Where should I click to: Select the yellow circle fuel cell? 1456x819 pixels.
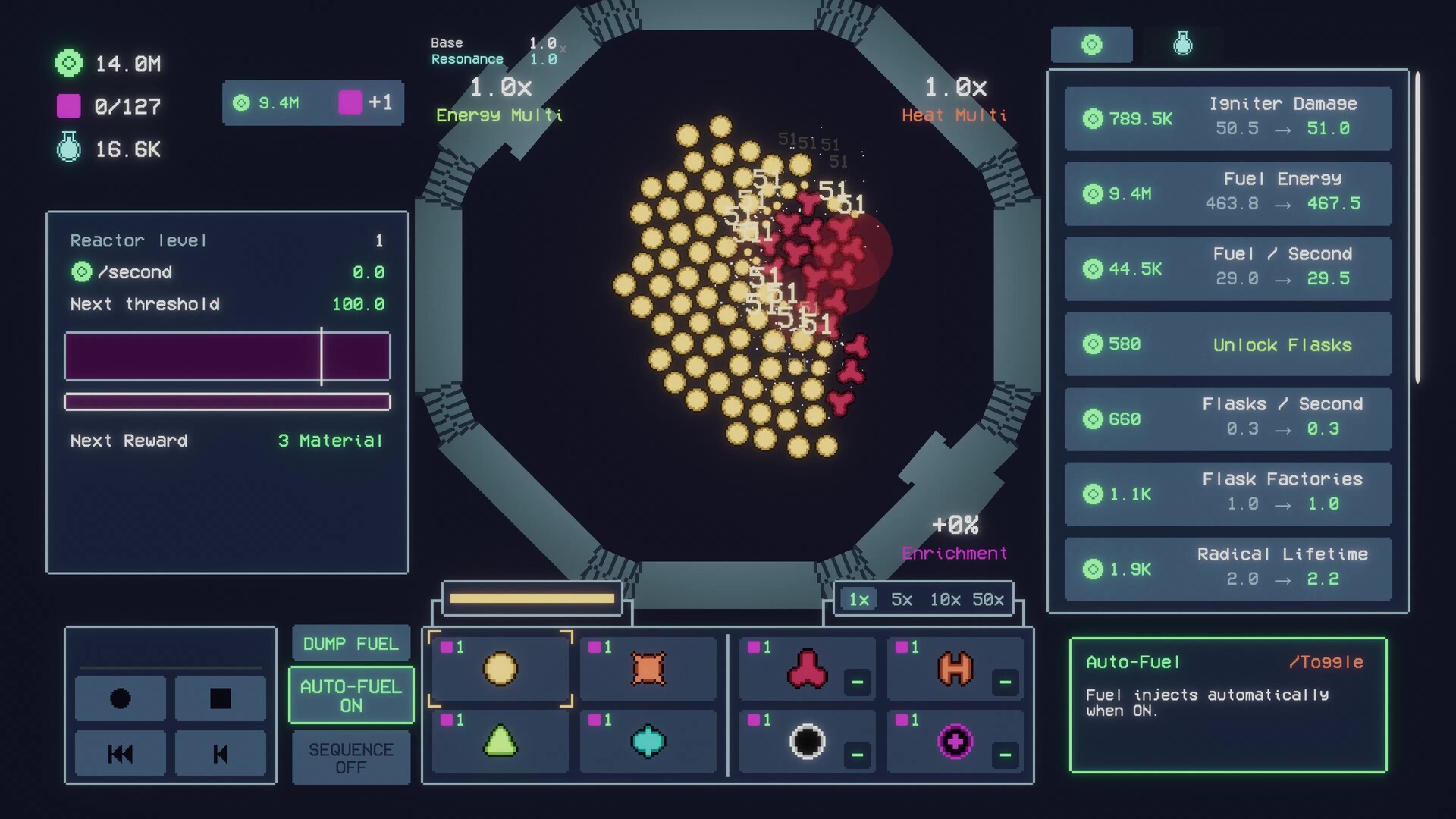499,670
